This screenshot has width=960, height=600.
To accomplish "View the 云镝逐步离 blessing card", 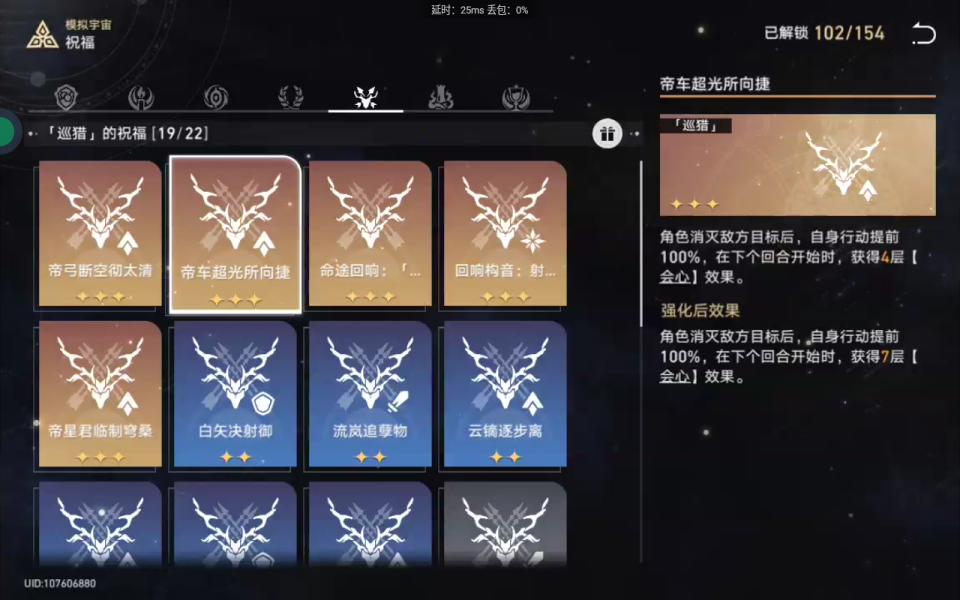I will [x=505, y=394].
